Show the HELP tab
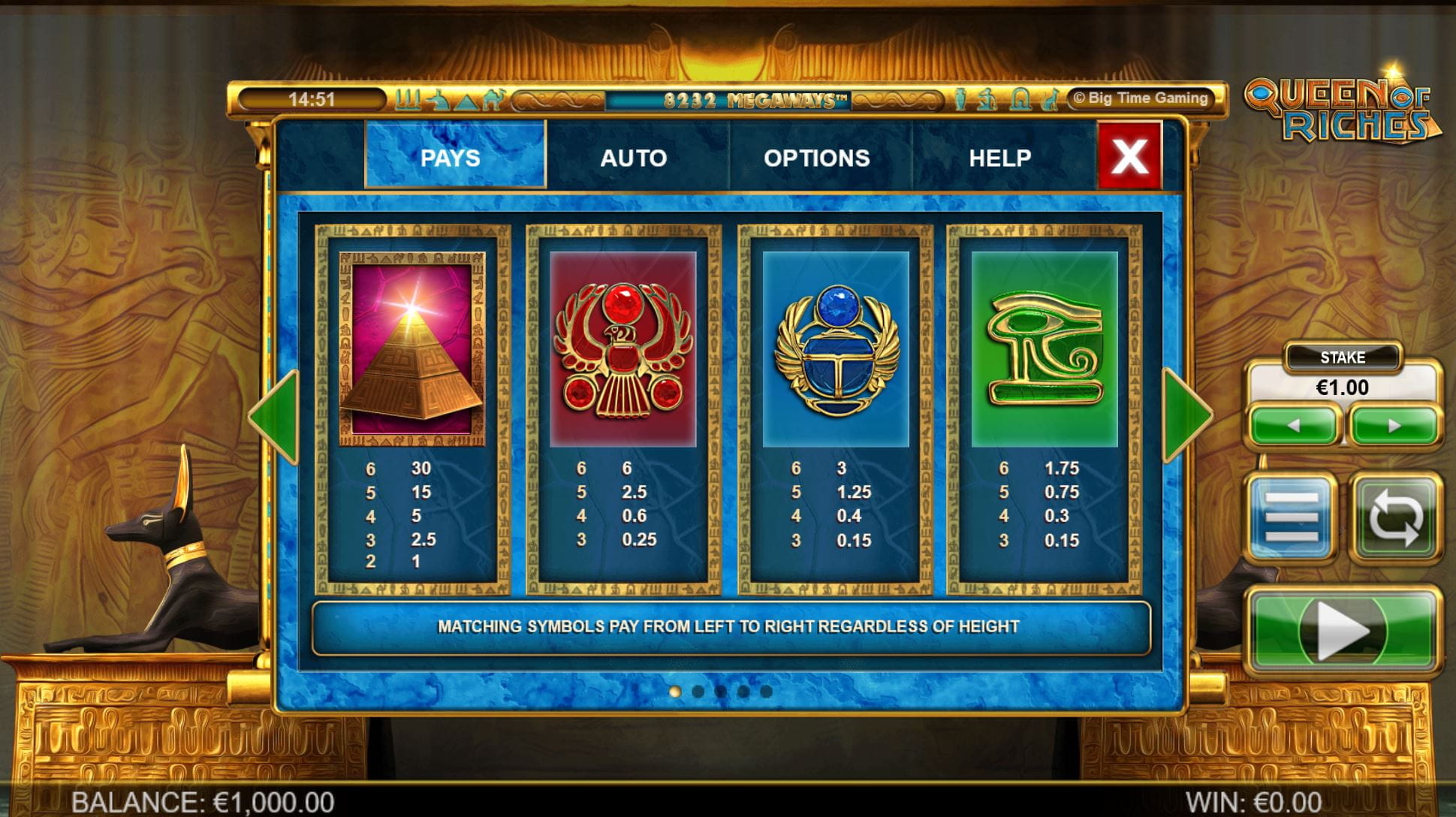1456x817 pixels. [999, 157]
